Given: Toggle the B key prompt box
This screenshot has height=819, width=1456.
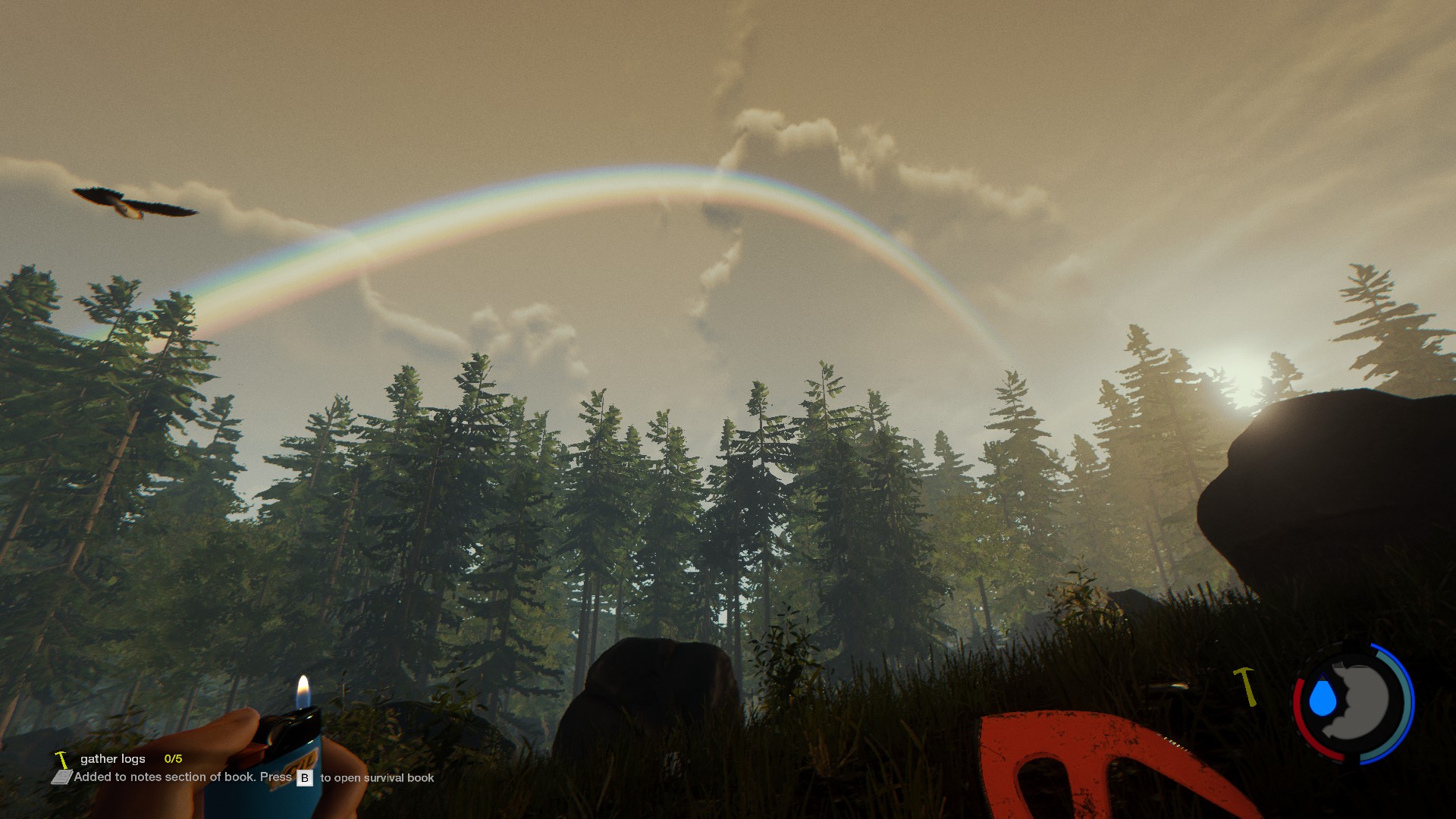Looking at the screenshot, I should (304, 779).
